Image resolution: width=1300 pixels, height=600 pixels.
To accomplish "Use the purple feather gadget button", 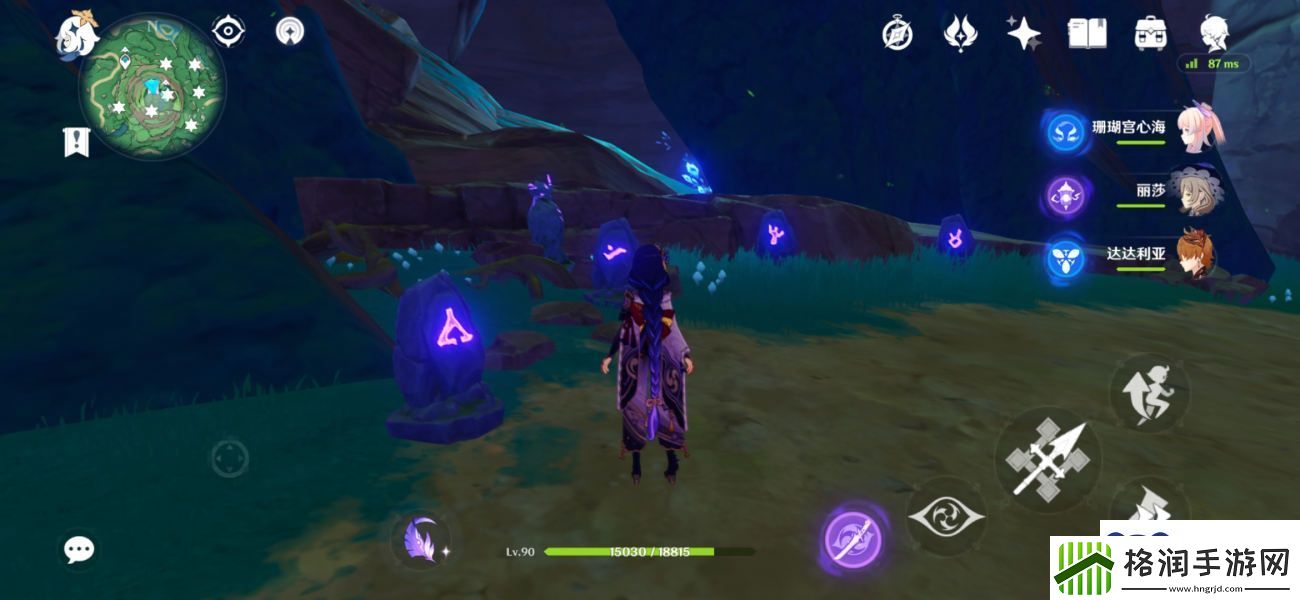I will point(419,541).
